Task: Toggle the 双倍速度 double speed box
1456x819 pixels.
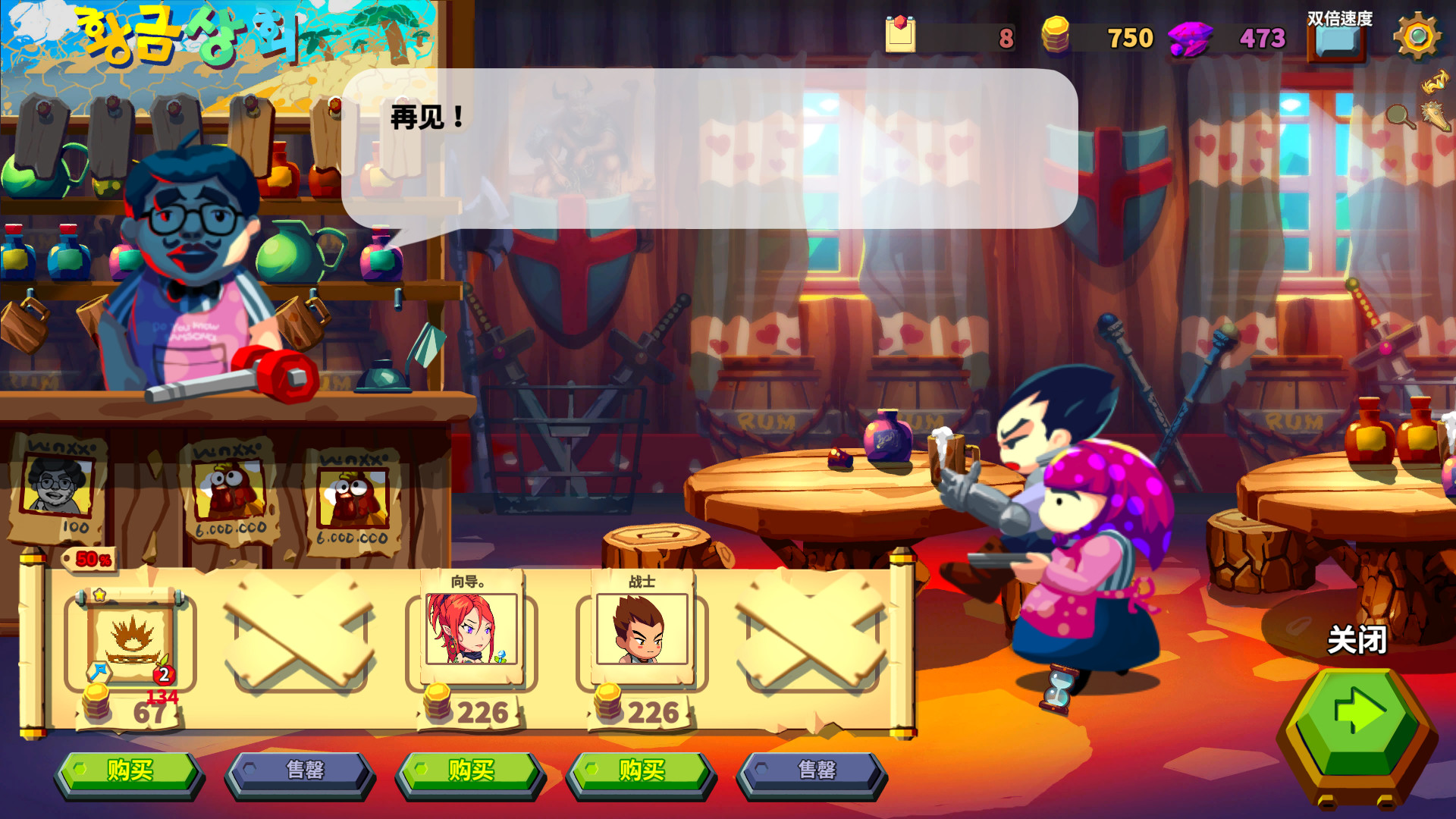Action: [x=1336, y=42]
